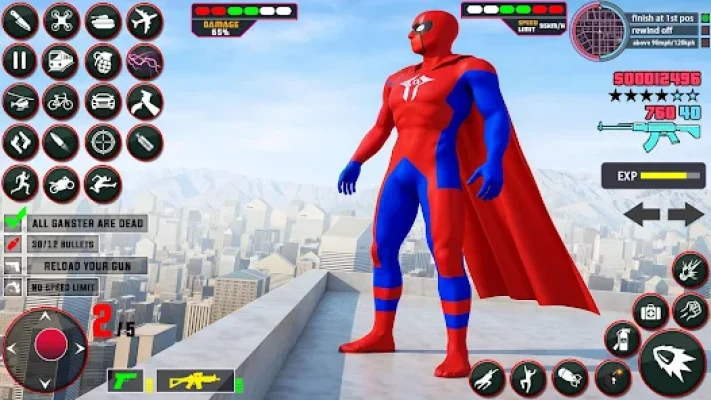Spawn the drone from the vehicle grid
Viewport: 711px width, 400px height.
click(61, 20)
